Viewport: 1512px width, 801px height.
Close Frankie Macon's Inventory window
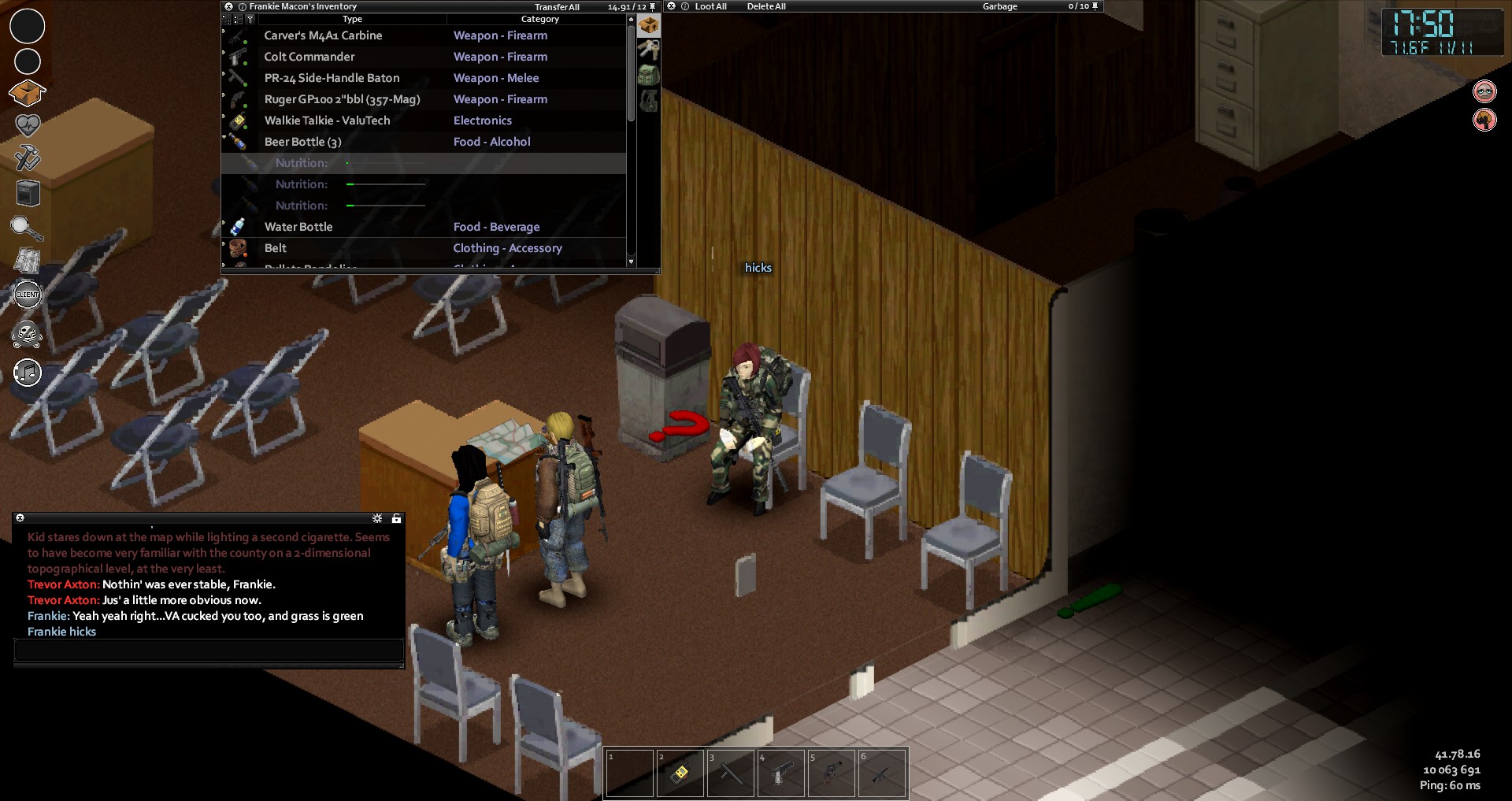(x=228, y=6)
